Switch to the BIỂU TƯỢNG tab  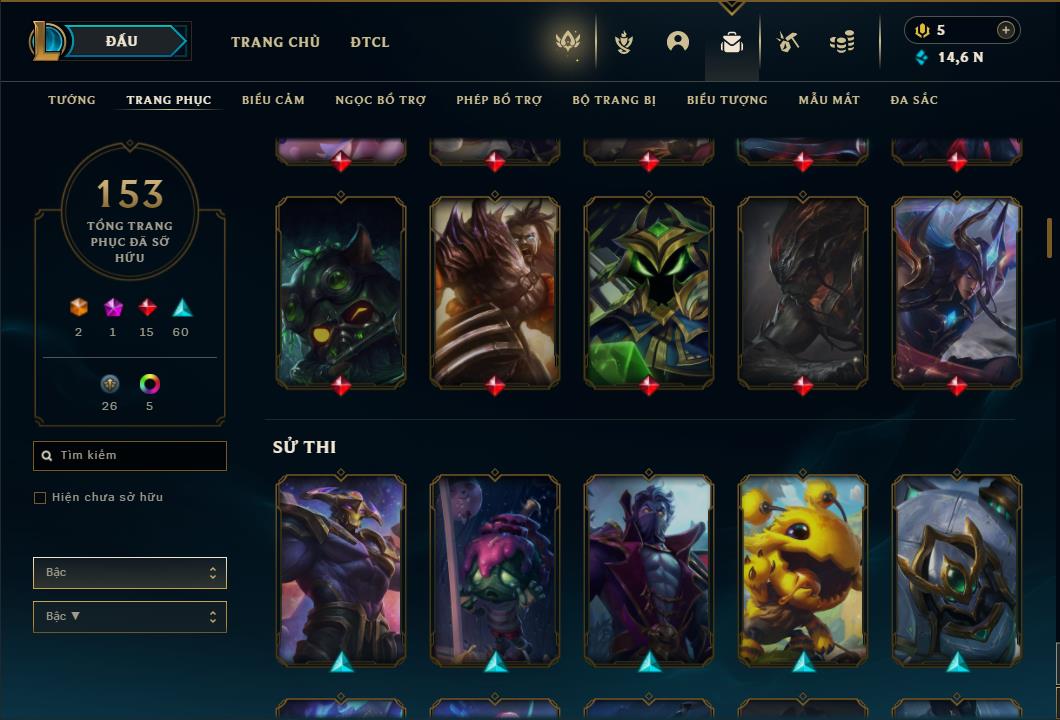[x=727, y=100]
